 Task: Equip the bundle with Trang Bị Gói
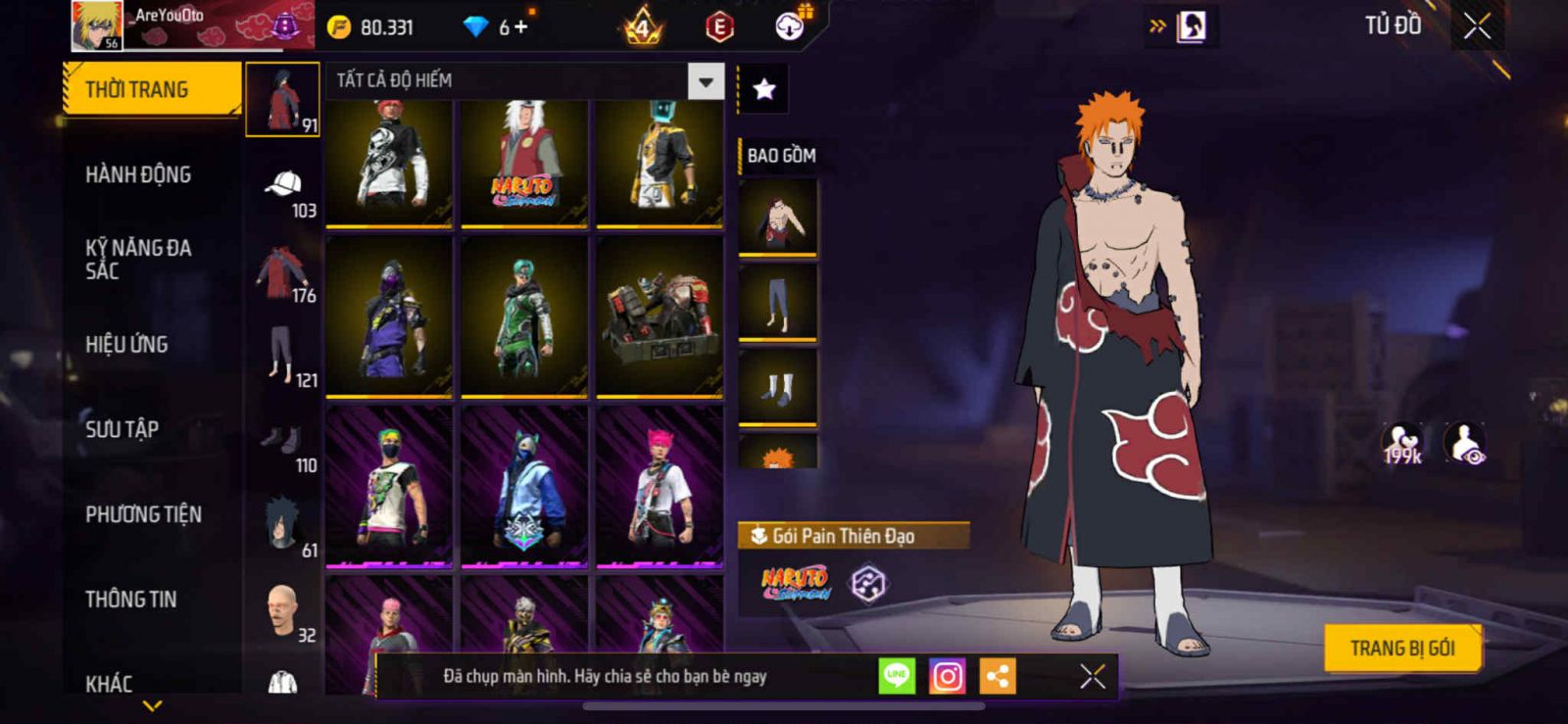tap(1401, 649)
